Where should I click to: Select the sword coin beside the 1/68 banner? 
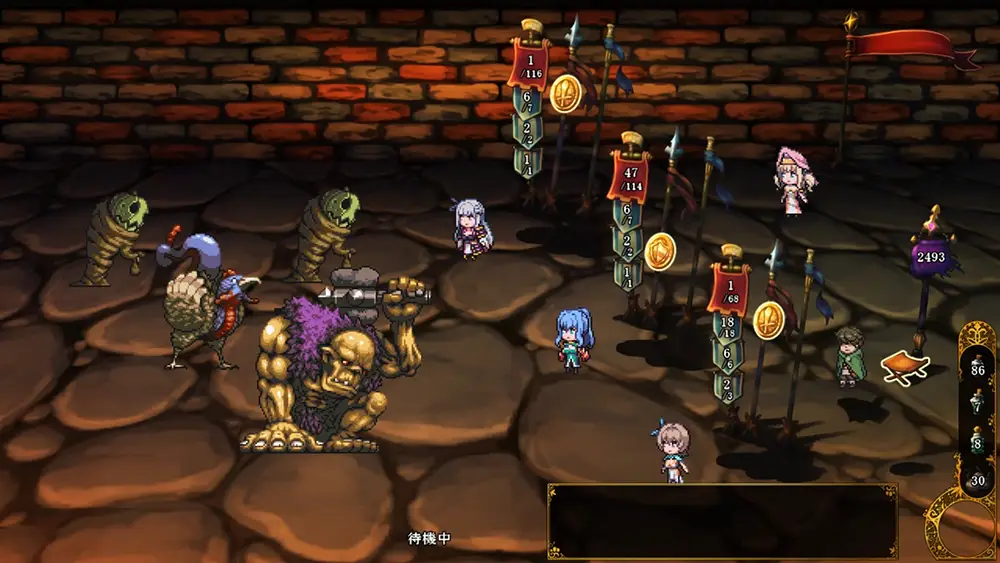[769, 320]
